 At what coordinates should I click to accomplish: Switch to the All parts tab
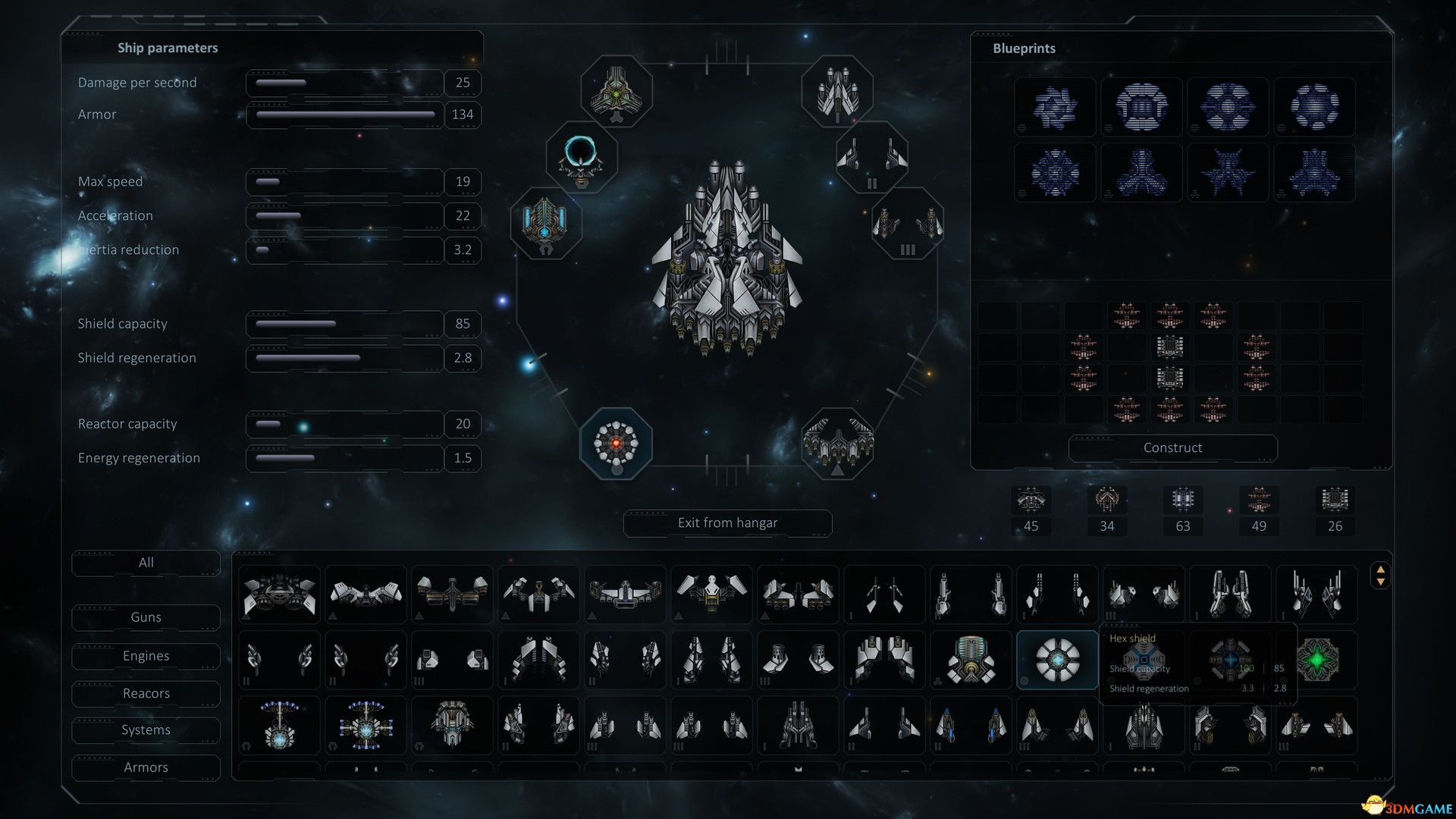pyautogui.click(x=146, y=563)
